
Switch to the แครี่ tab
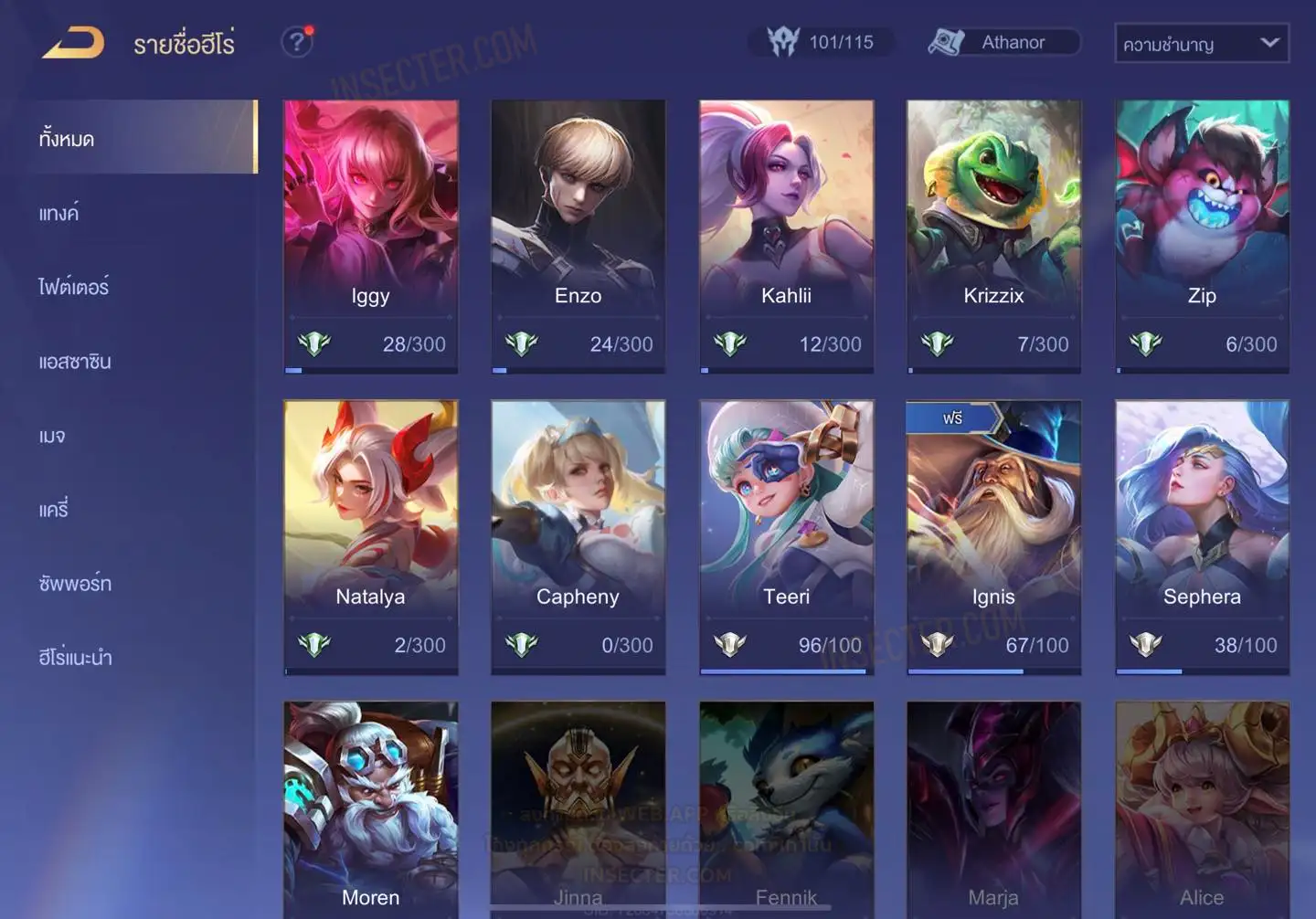54,509
